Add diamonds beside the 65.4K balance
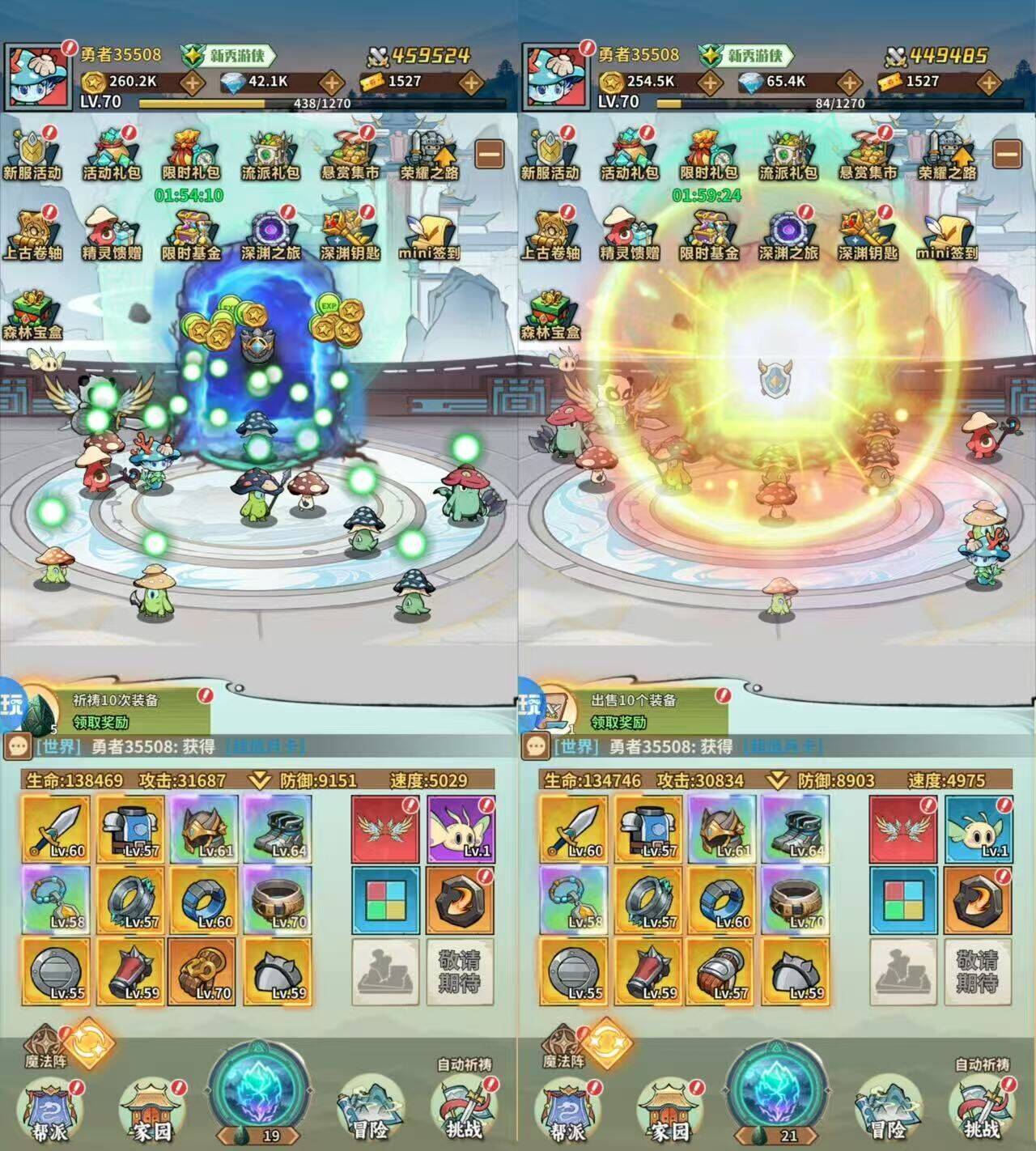 pos(849,82)
